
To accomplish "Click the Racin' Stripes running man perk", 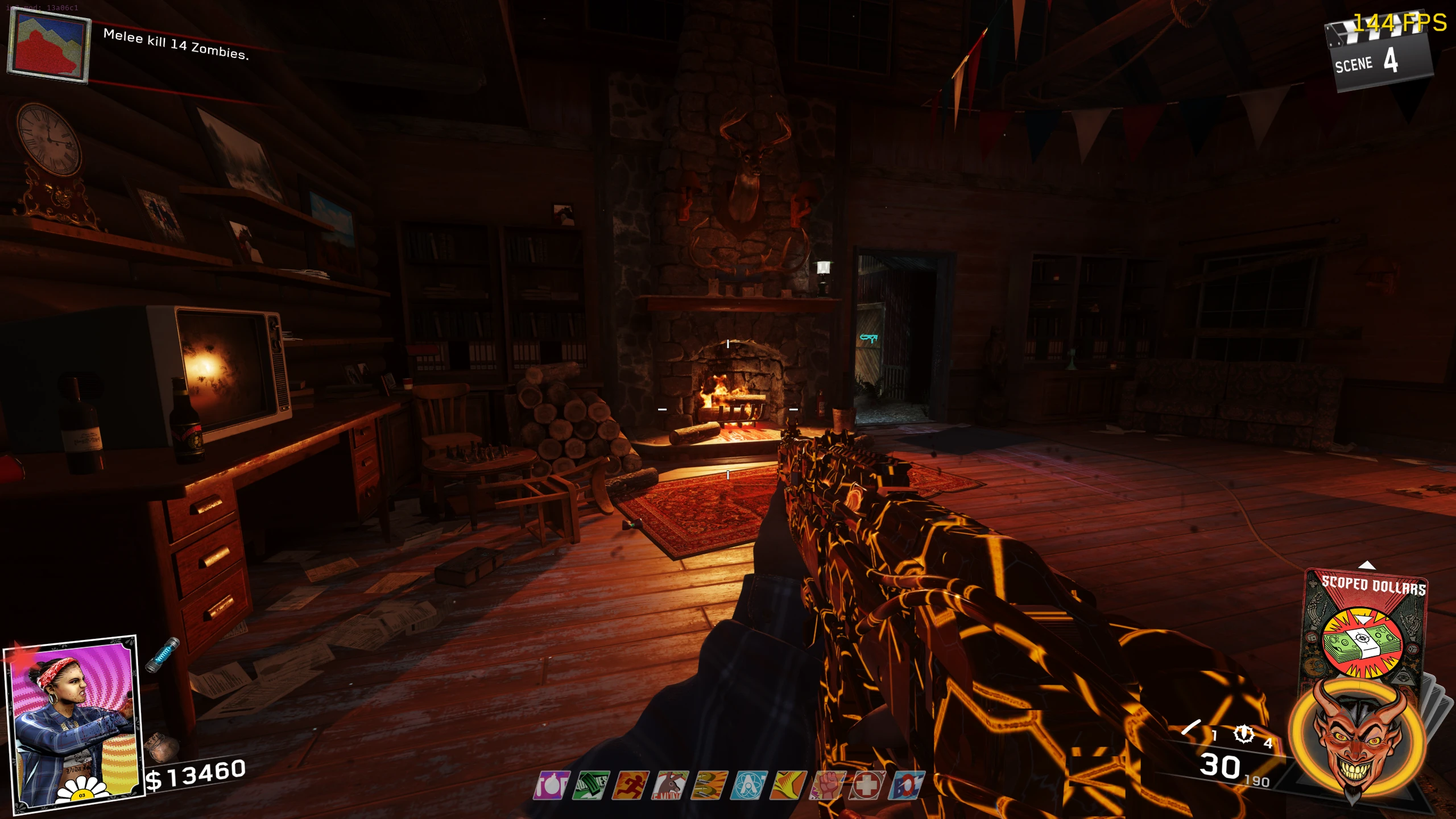I will [630, 785].
